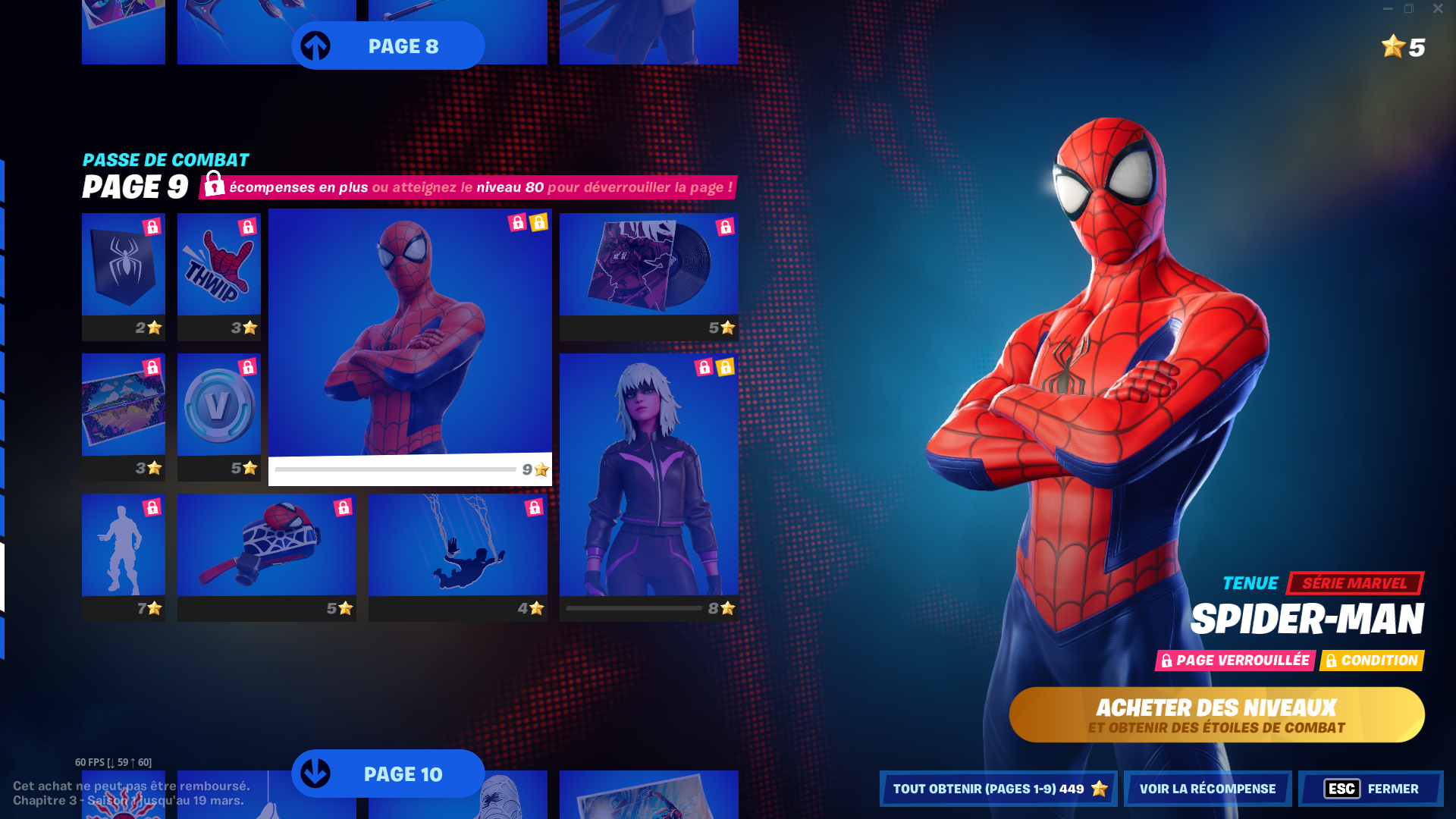Open VOIR LA RÉCOMPENSE

(x=1207, y=788)
